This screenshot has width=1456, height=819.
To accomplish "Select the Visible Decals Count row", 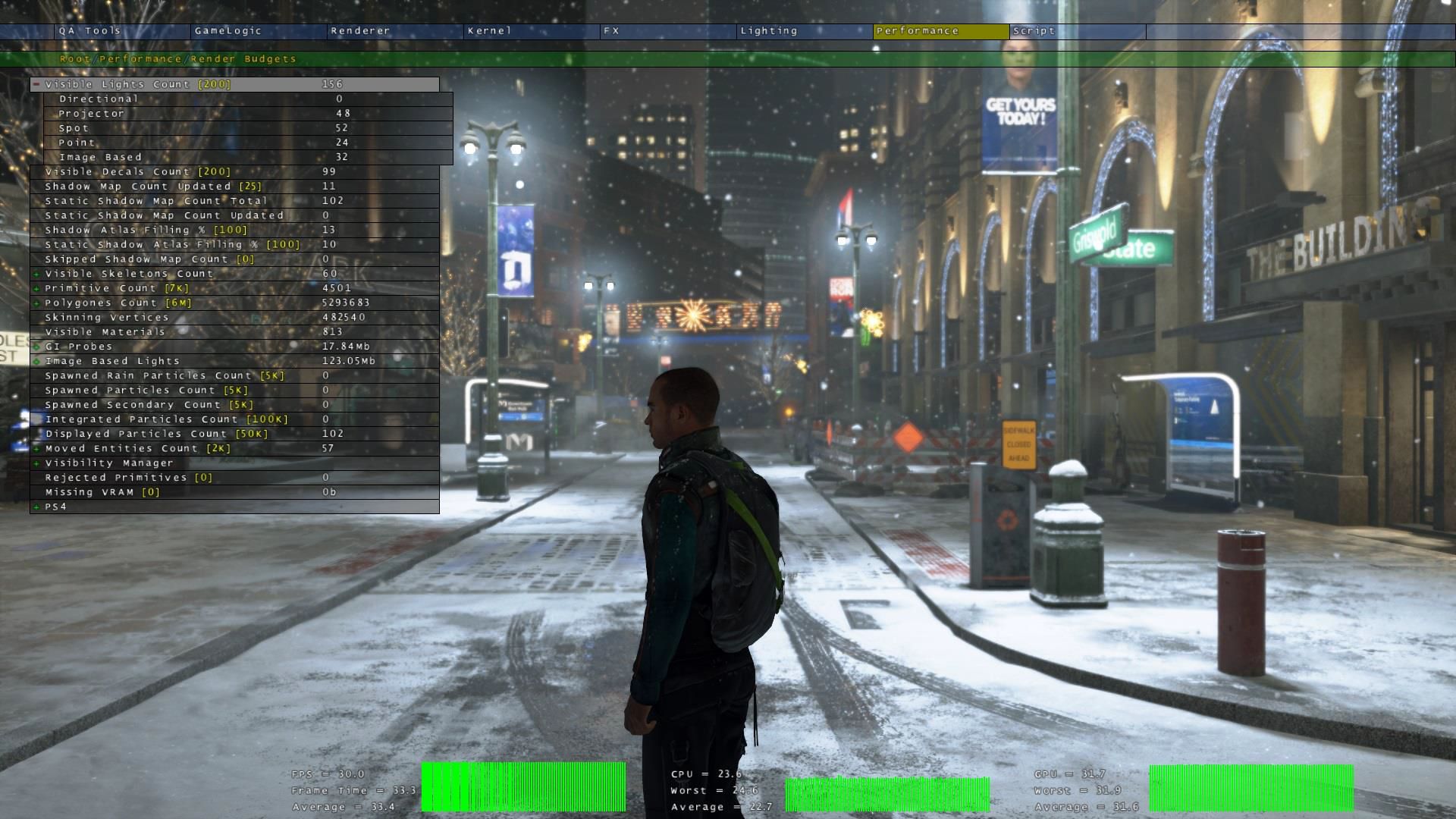I will pos(138,172).
